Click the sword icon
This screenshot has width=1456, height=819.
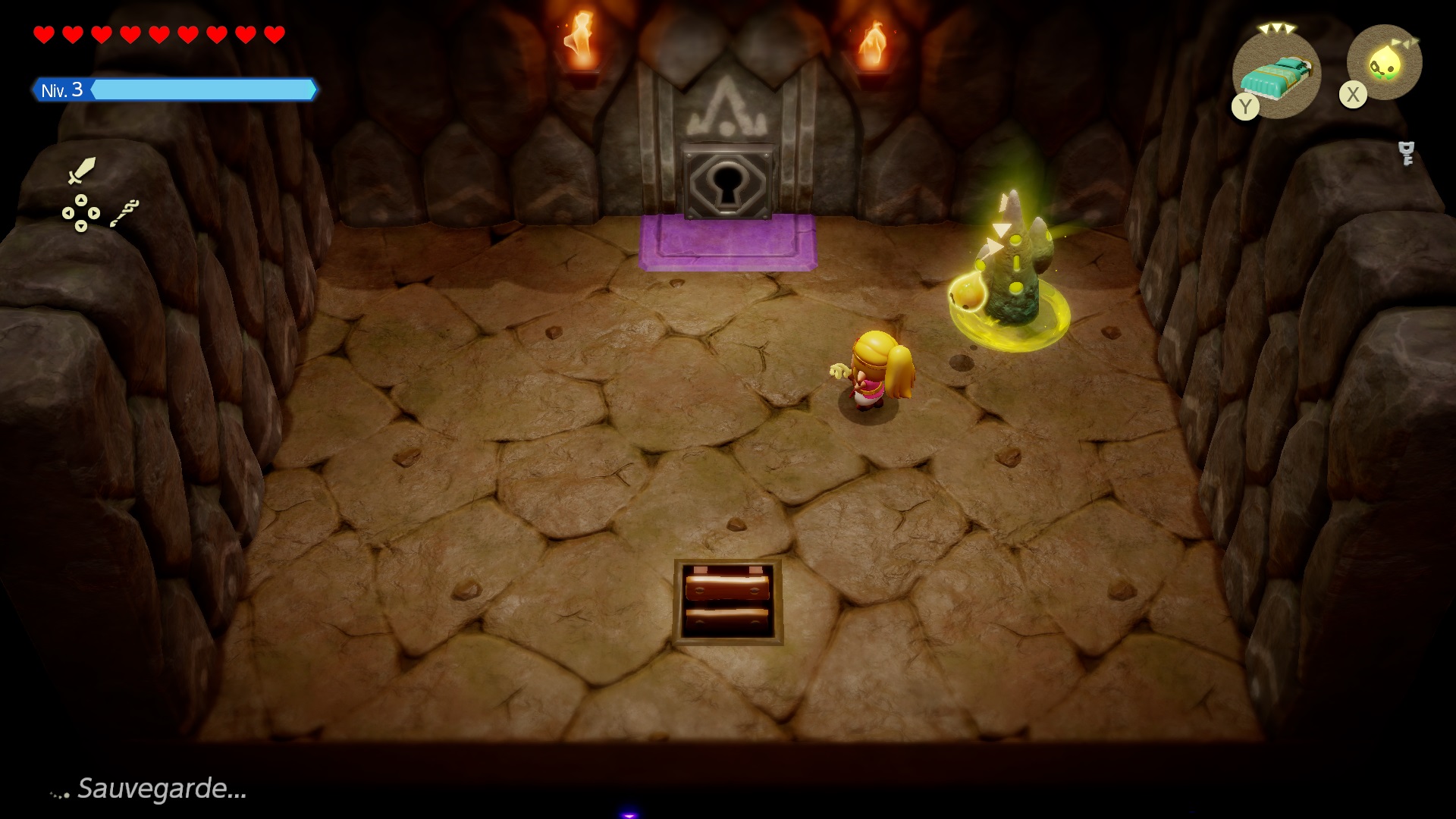81,171
